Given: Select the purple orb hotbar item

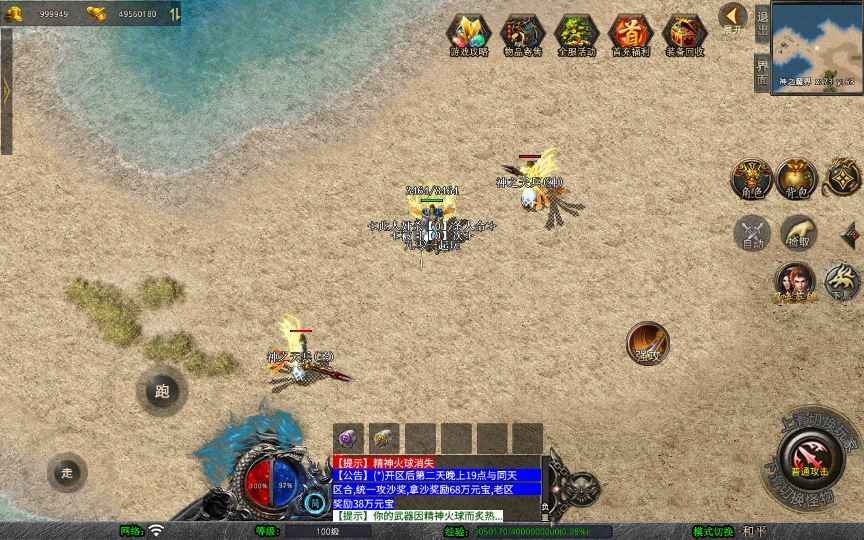Looking at the screenshot, I should pyautogui.click(x=348, y=437).
